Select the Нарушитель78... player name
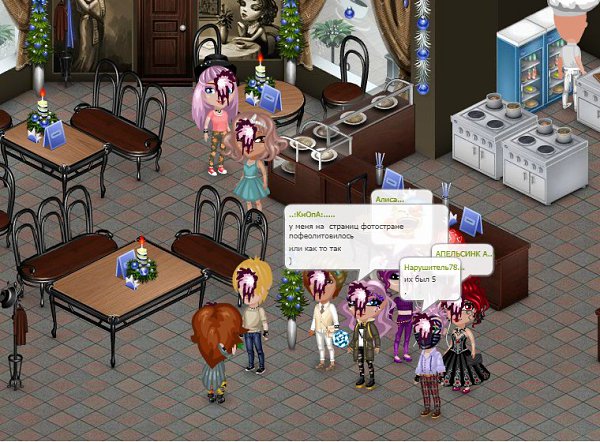 429,266
